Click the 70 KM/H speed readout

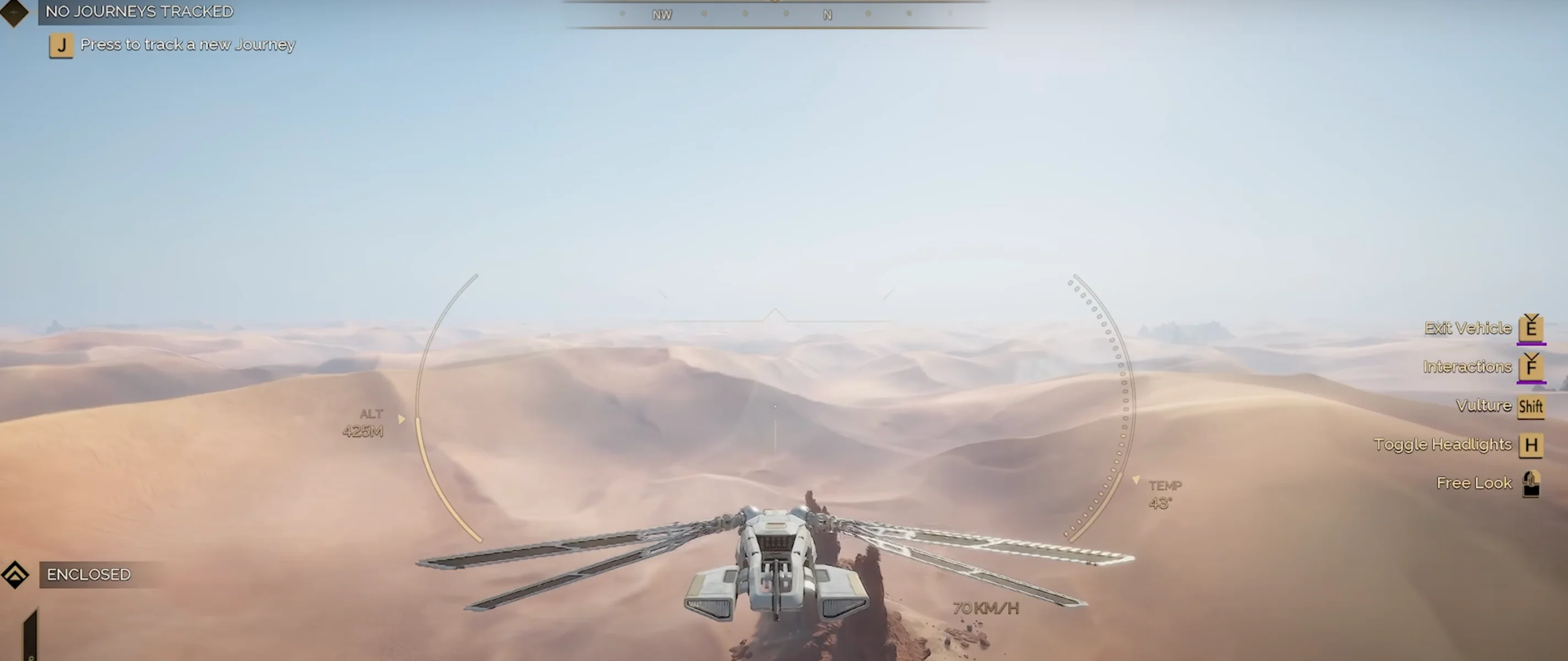click(986, 608)
